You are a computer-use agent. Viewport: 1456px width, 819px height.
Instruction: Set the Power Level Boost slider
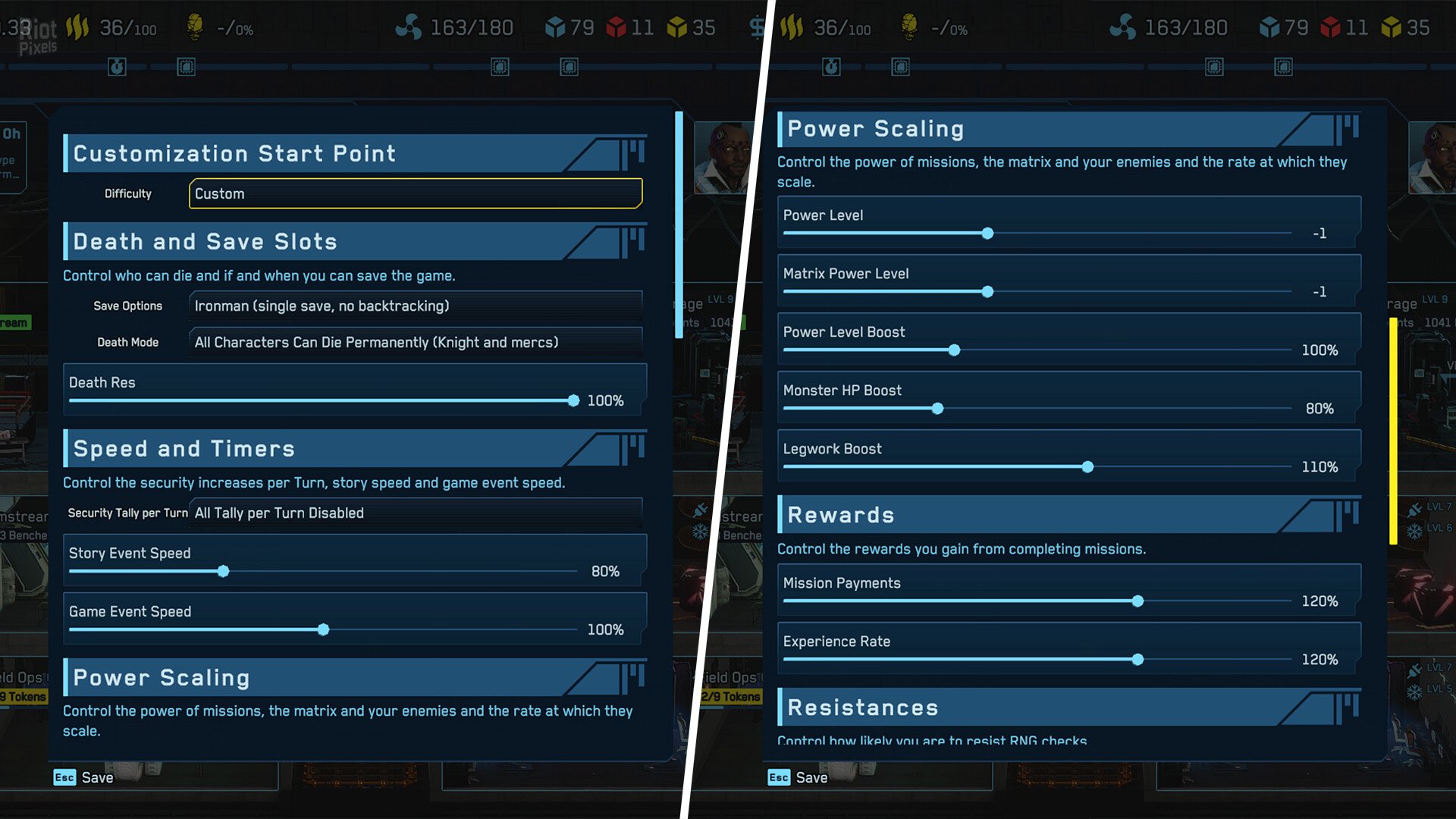click(x=954, y=350)
